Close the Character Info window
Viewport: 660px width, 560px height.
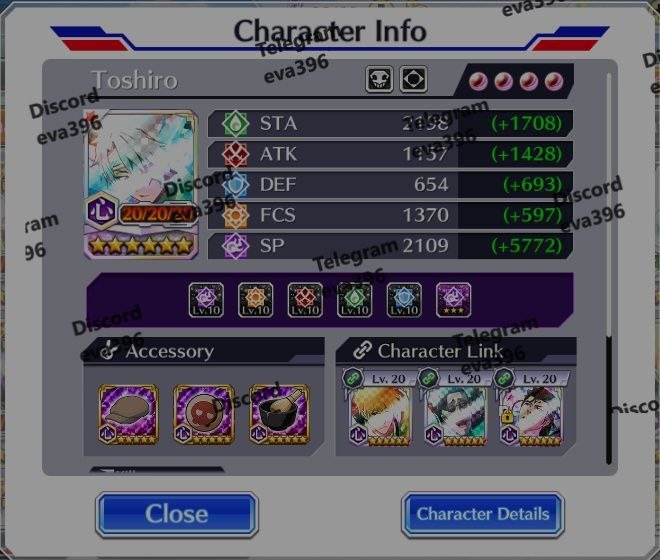177,514
